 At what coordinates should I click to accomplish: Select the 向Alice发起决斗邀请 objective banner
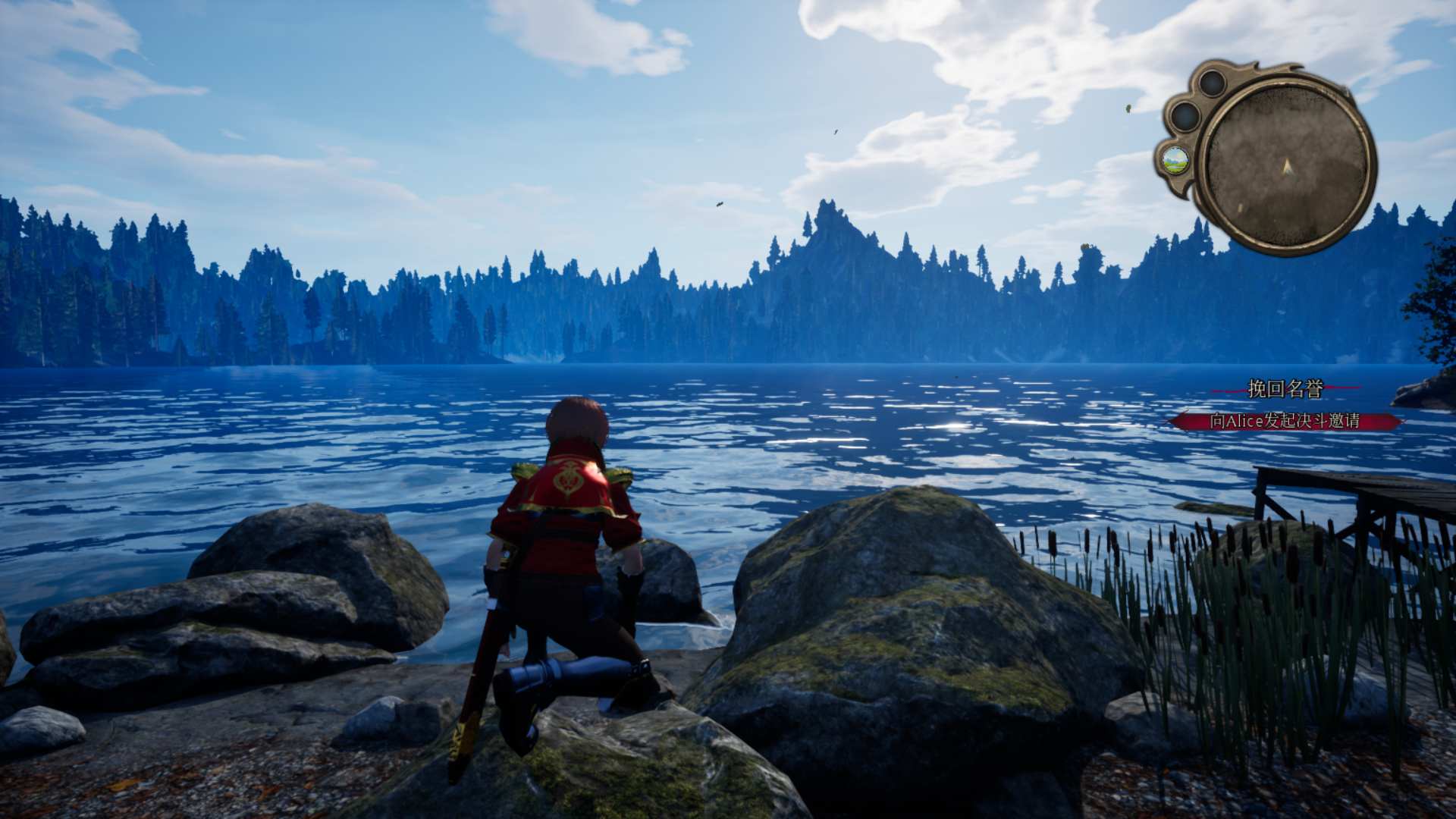[1285, 421]
